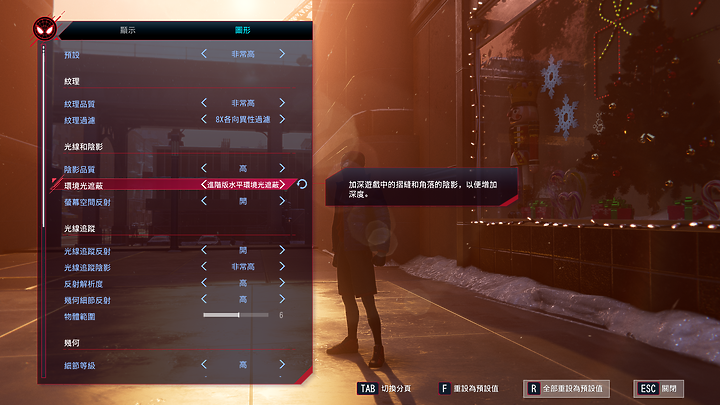Lower 光線追蹤陰影 using its left arrow
Image resolution: width=720 pixels, height=405 pixels.
click(204, 267)
